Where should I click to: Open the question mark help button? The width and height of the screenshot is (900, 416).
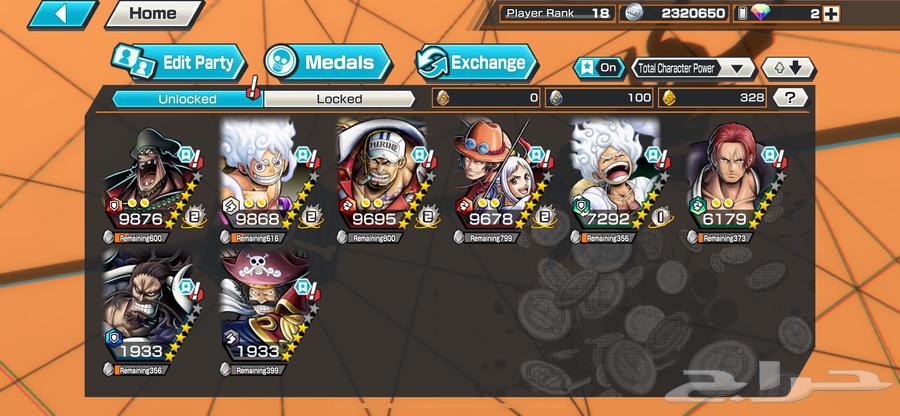tap(791, 98)
